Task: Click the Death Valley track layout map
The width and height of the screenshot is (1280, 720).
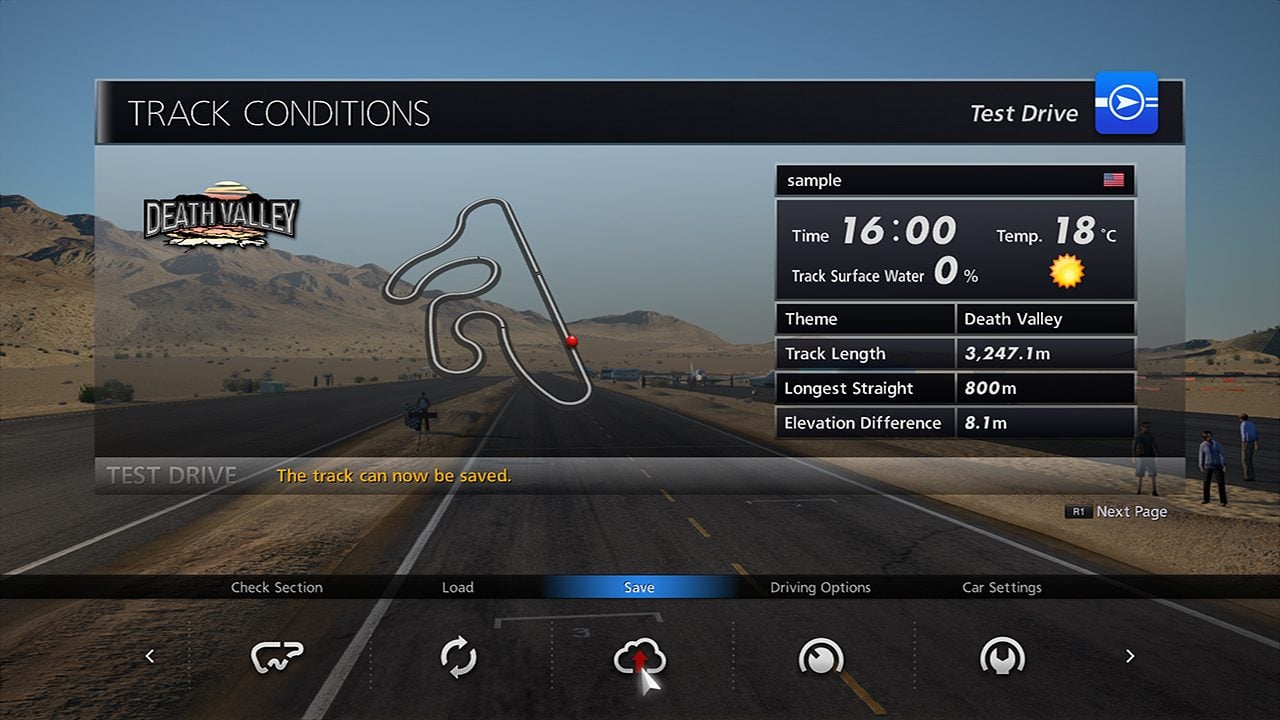Action: pyautogui.click(x=487, y=301)
